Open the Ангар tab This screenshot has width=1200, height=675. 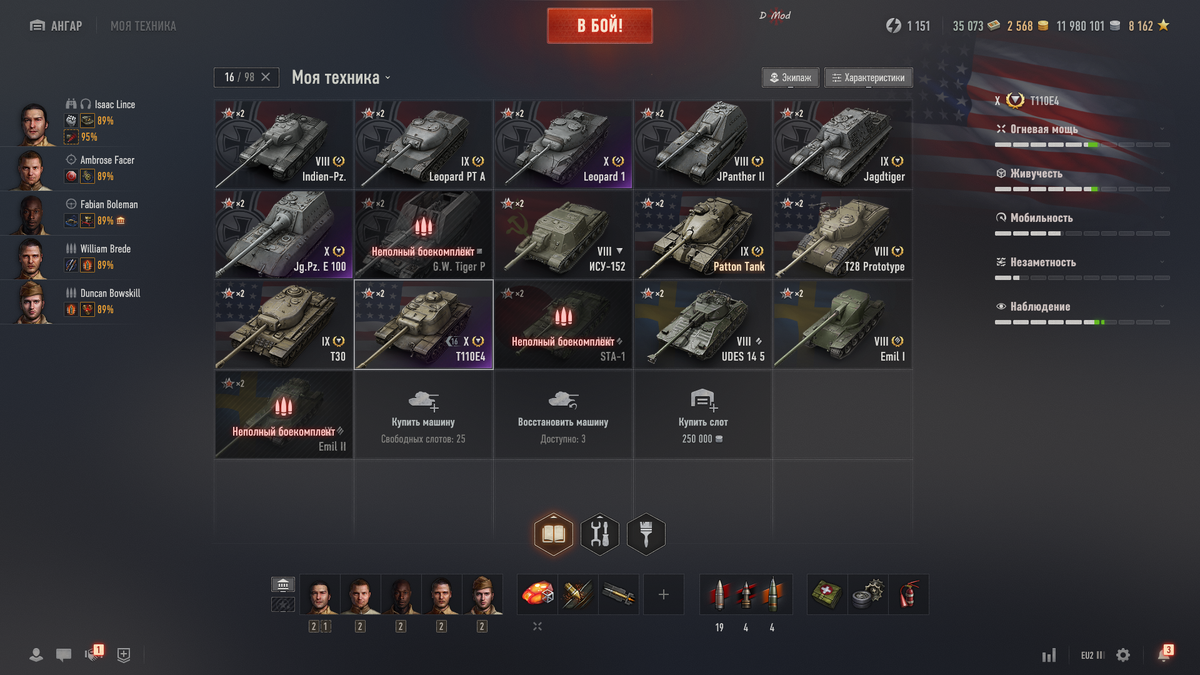click(56, 26)
